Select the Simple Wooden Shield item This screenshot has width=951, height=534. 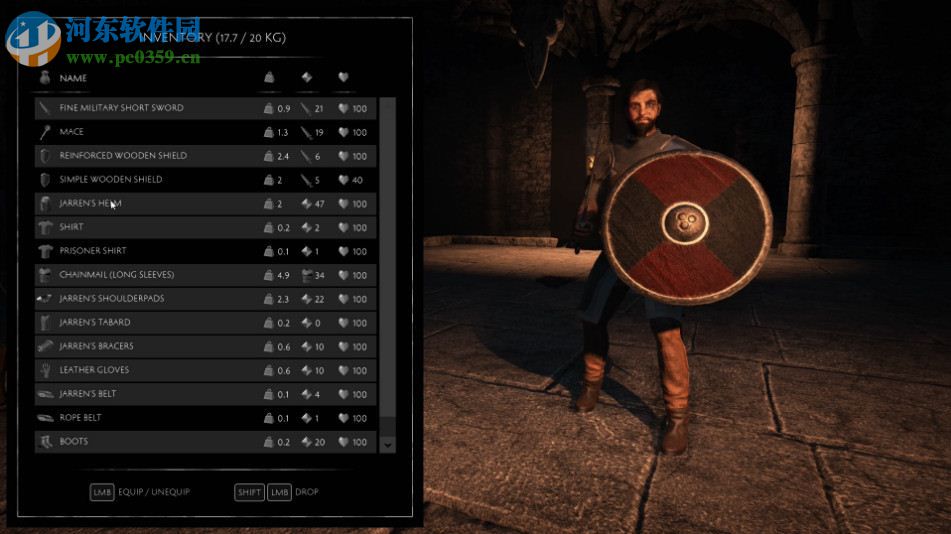click(110, 180)
